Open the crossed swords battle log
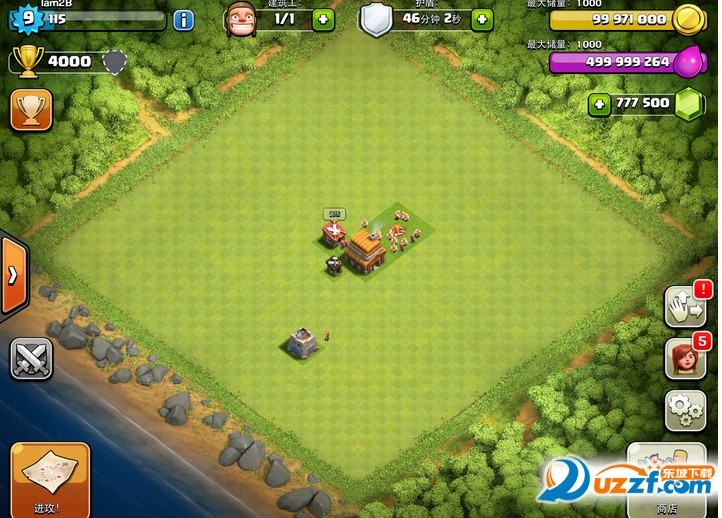The image size is (722, 518). click(31, 359)
